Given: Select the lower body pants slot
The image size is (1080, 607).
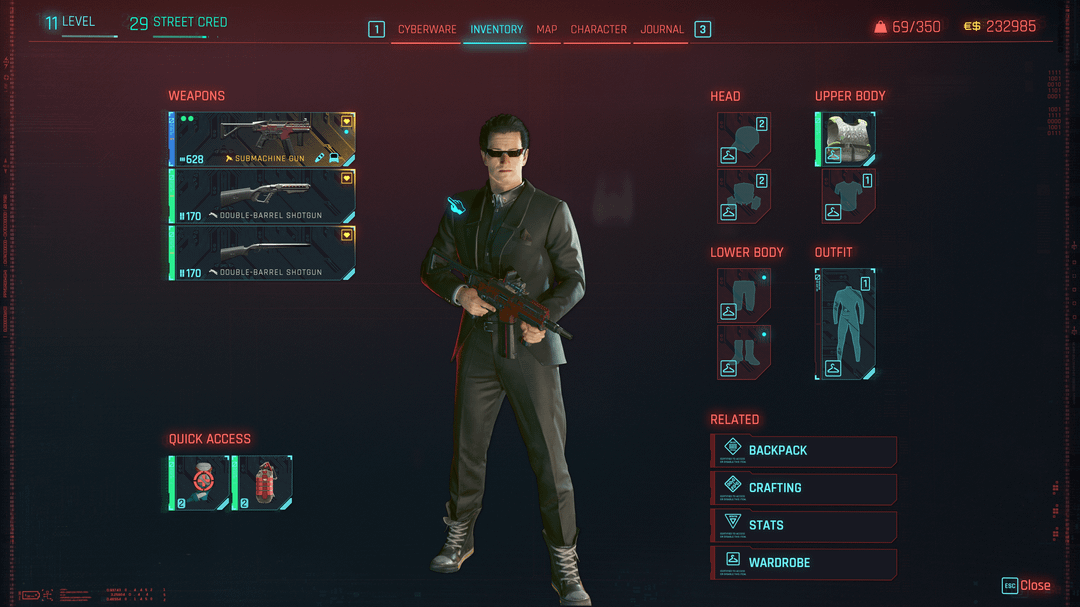Looking at the screenshot, I should (x=744, y=296).
